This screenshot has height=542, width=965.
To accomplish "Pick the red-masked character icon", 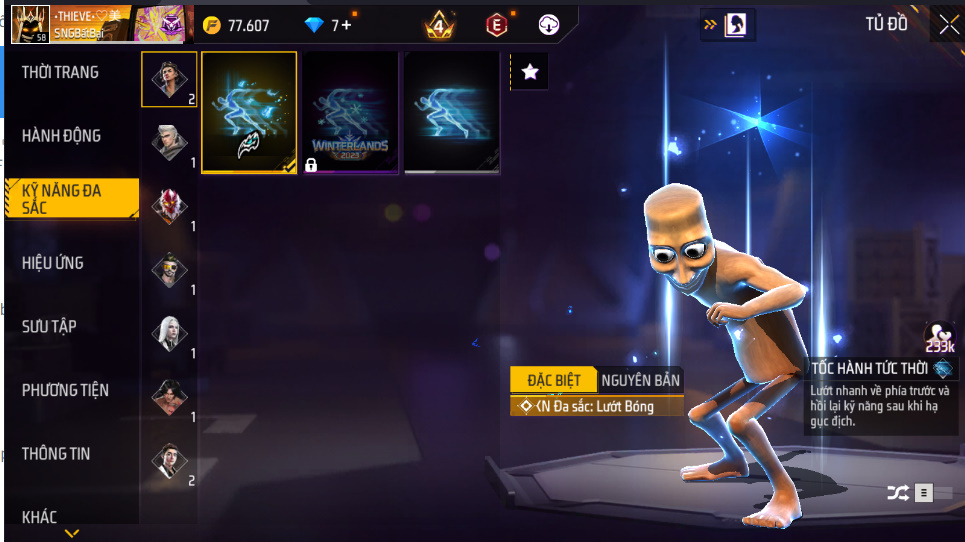I will (169, 206).
